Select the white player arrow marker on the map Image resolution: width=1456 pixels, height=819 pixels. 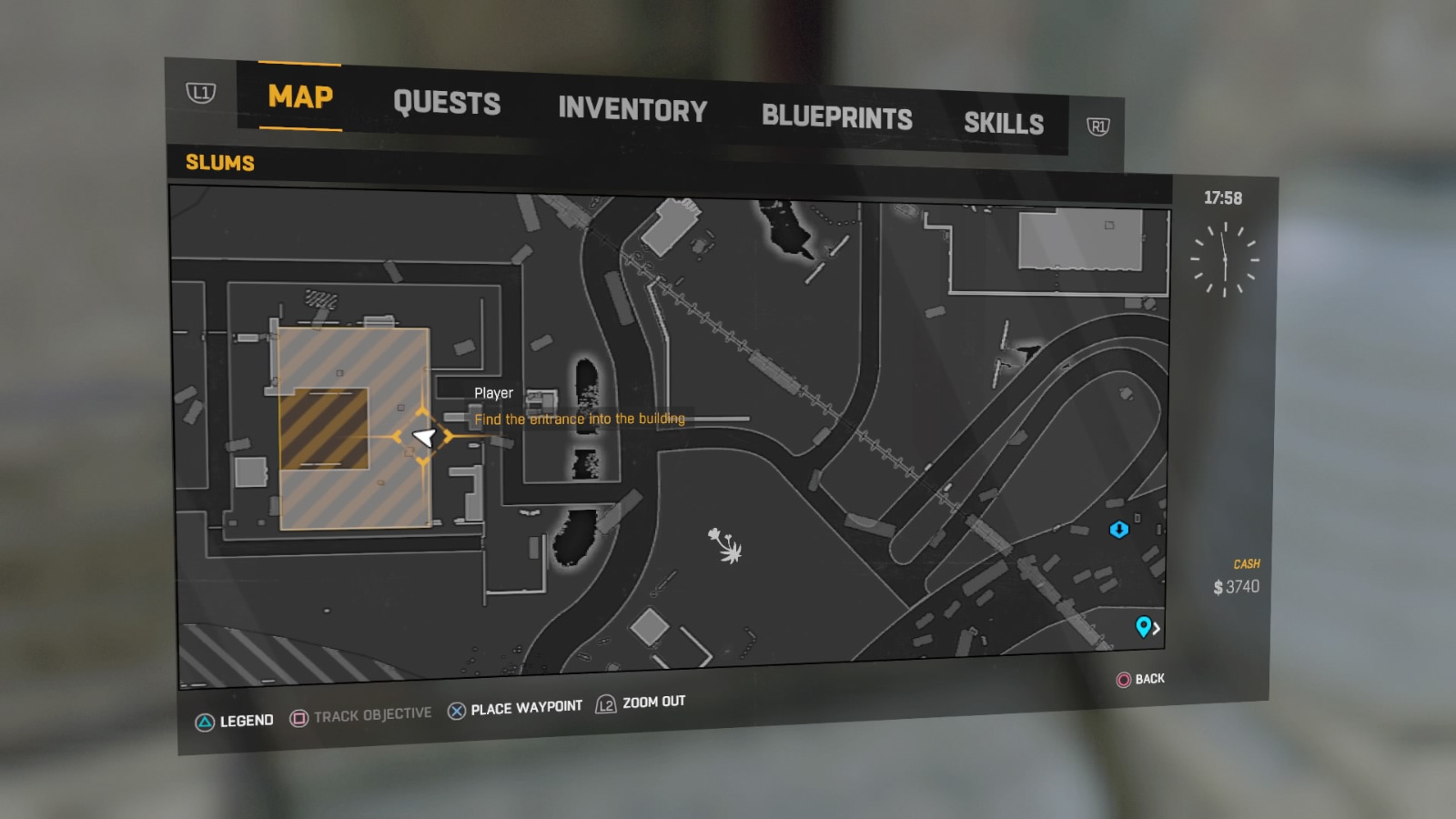pyautogui.click(x=424, y=437)
